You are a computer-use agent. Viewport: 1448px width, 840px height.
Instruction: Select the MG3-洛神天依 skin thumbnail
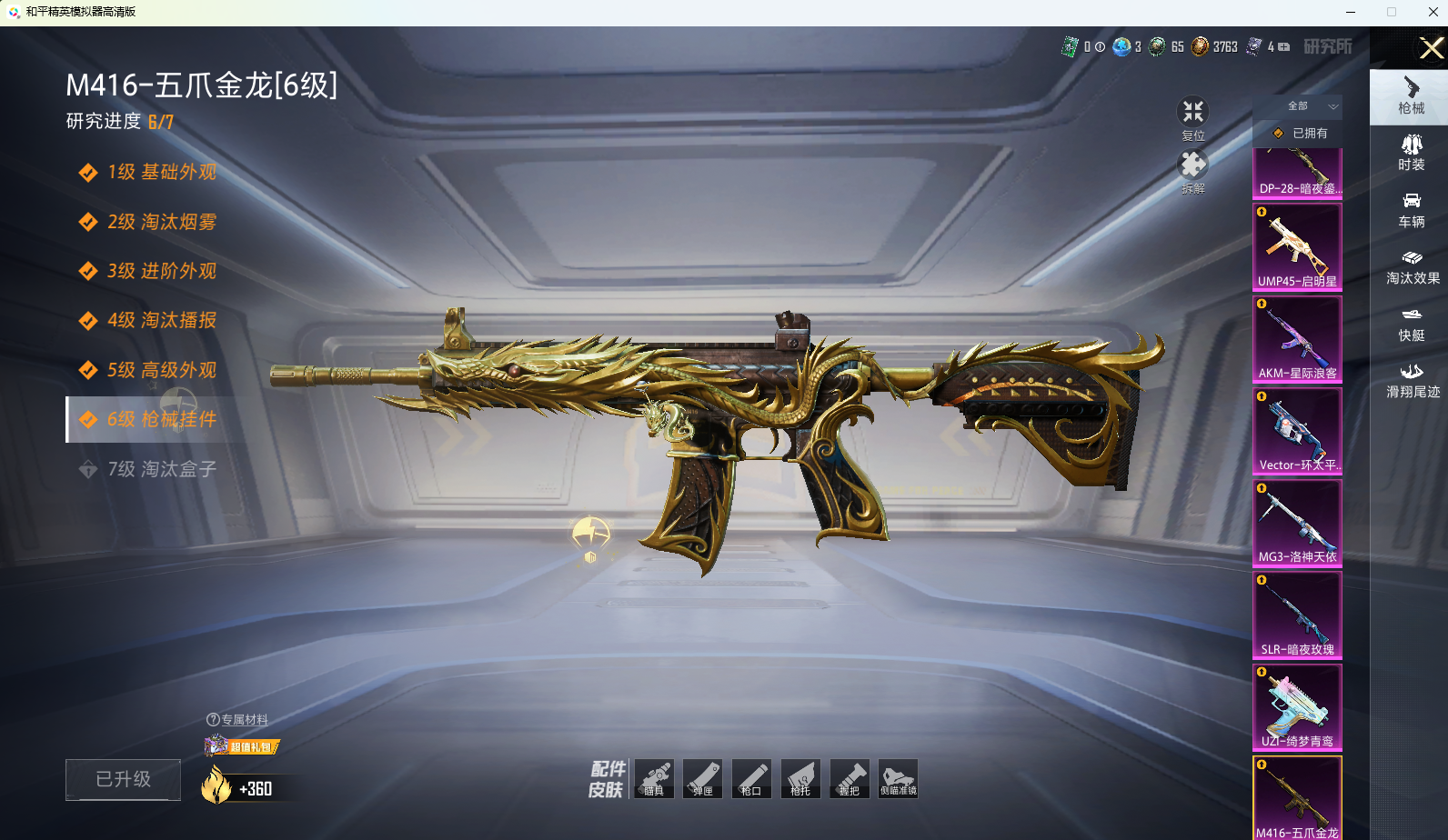1297,522
